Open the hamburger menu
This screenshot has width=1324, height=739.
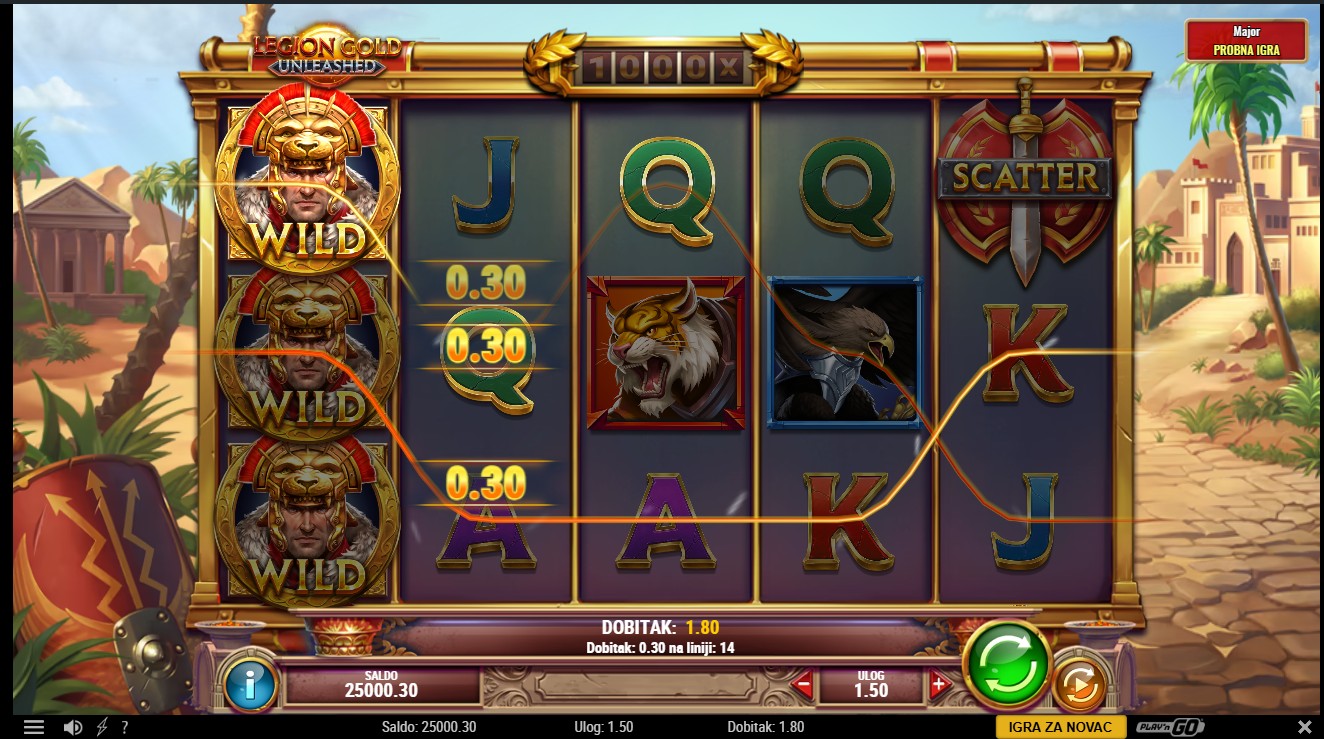point(34,727)
